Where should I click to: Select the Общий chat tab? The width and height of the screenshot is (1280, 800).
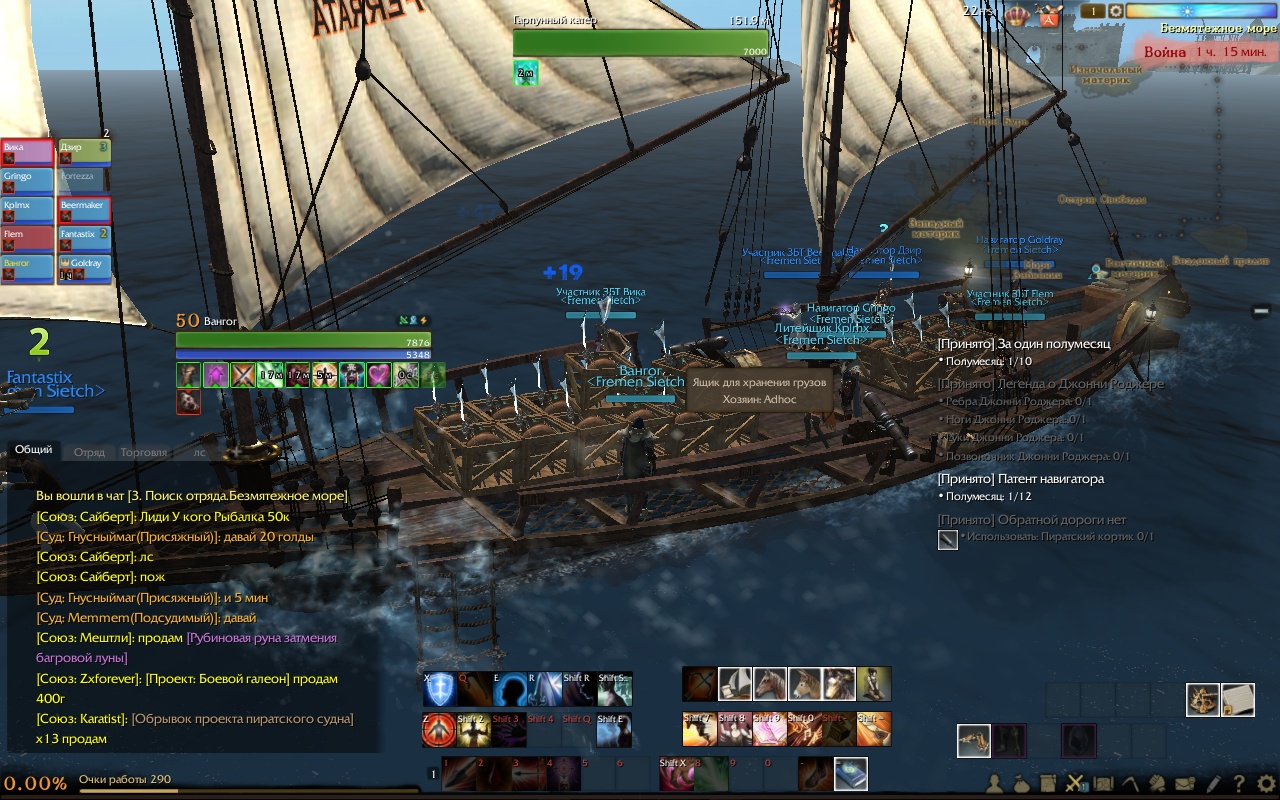click(33, 450)
